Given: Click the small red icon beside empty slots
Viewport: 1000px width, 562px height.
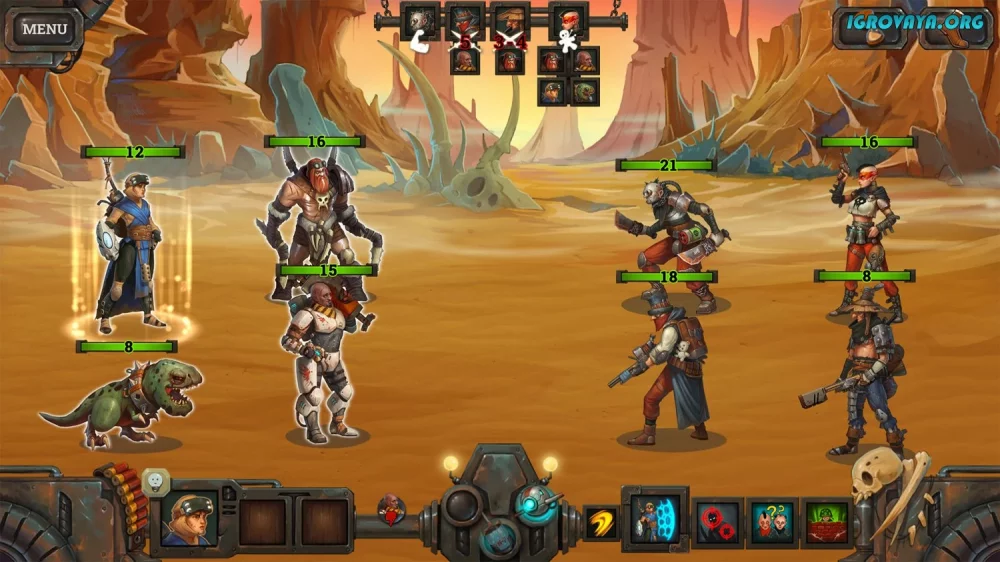Looking at the screenshot, I should (x=391, y=509).
